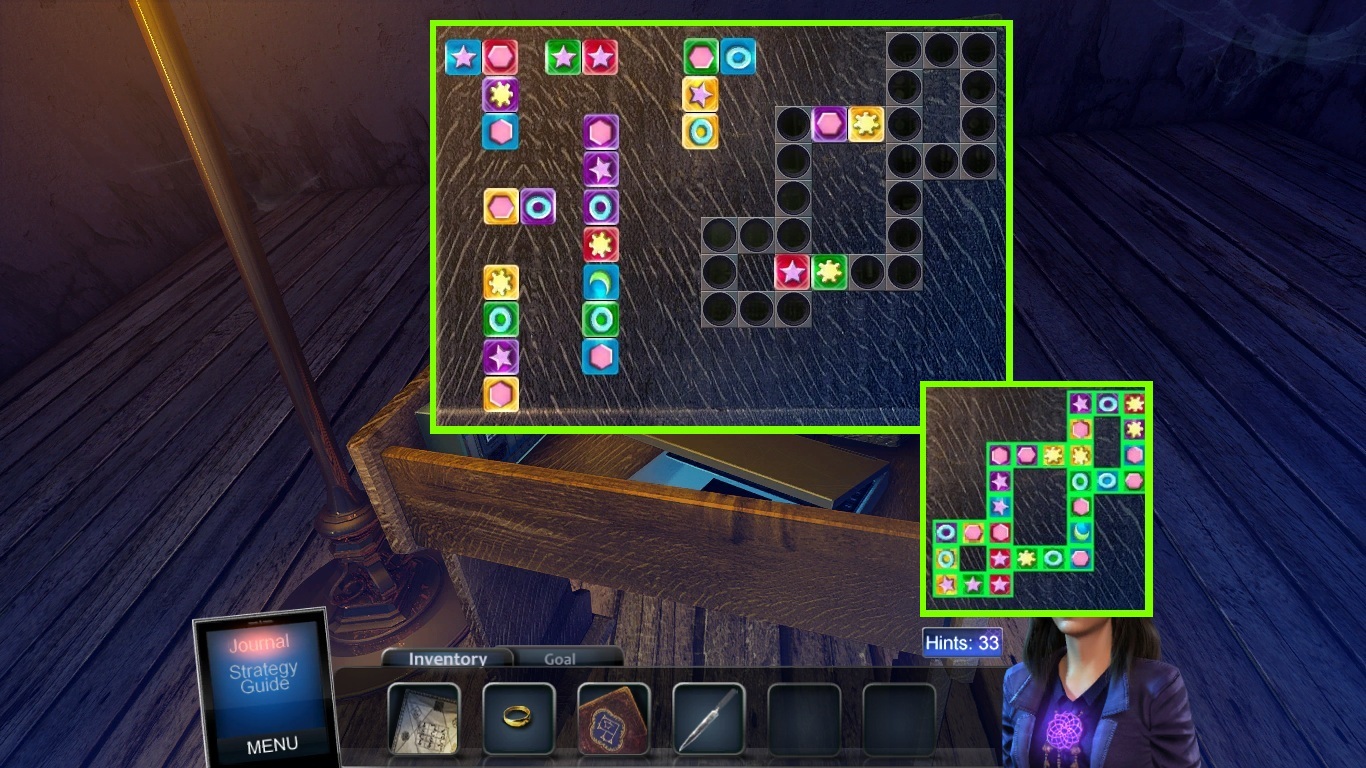
Task: Select the green ring tile on the left column
Action: pyautogui.click(x=502, y=318)
